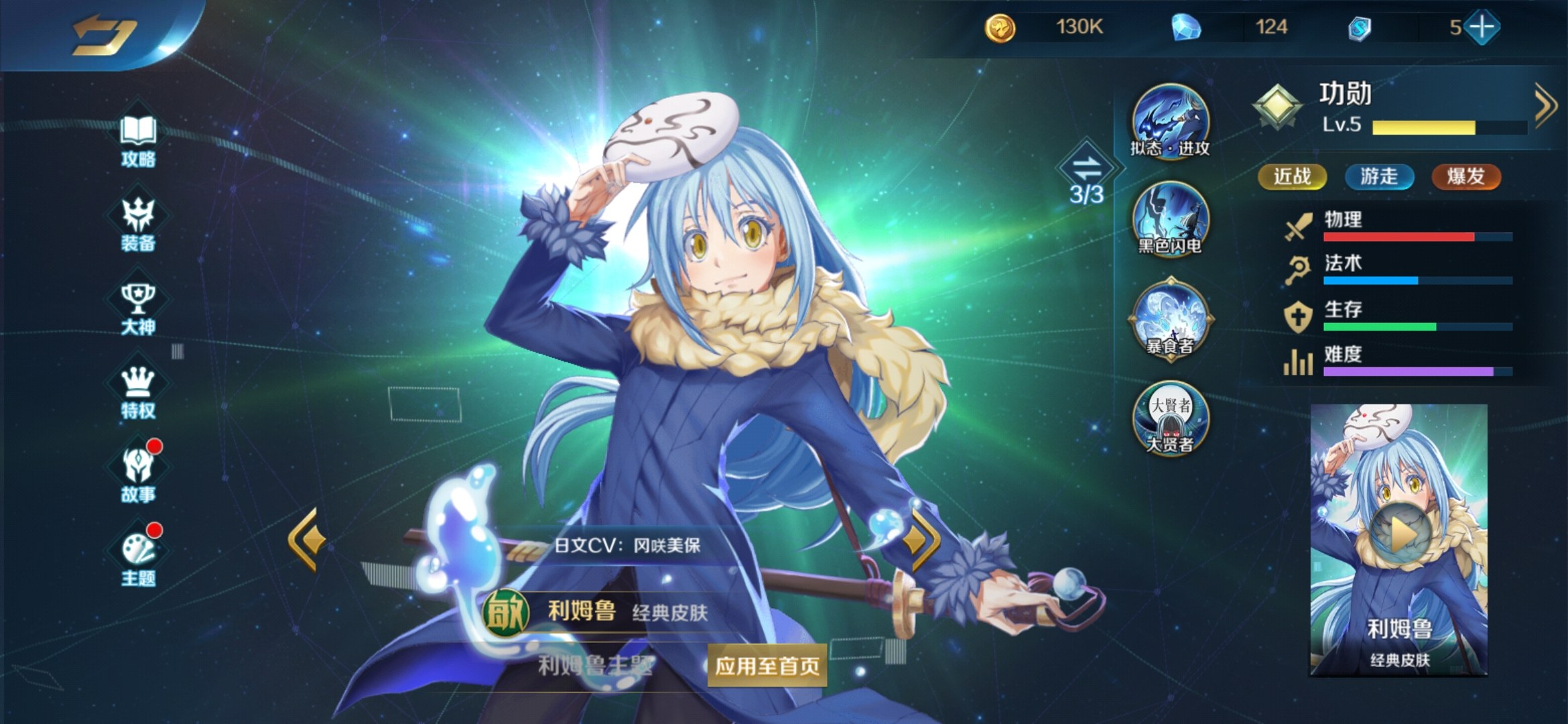This screenshot has width=1568, height=724.
Task: Open the 大神 trophy menu
Action: (138, 308)
